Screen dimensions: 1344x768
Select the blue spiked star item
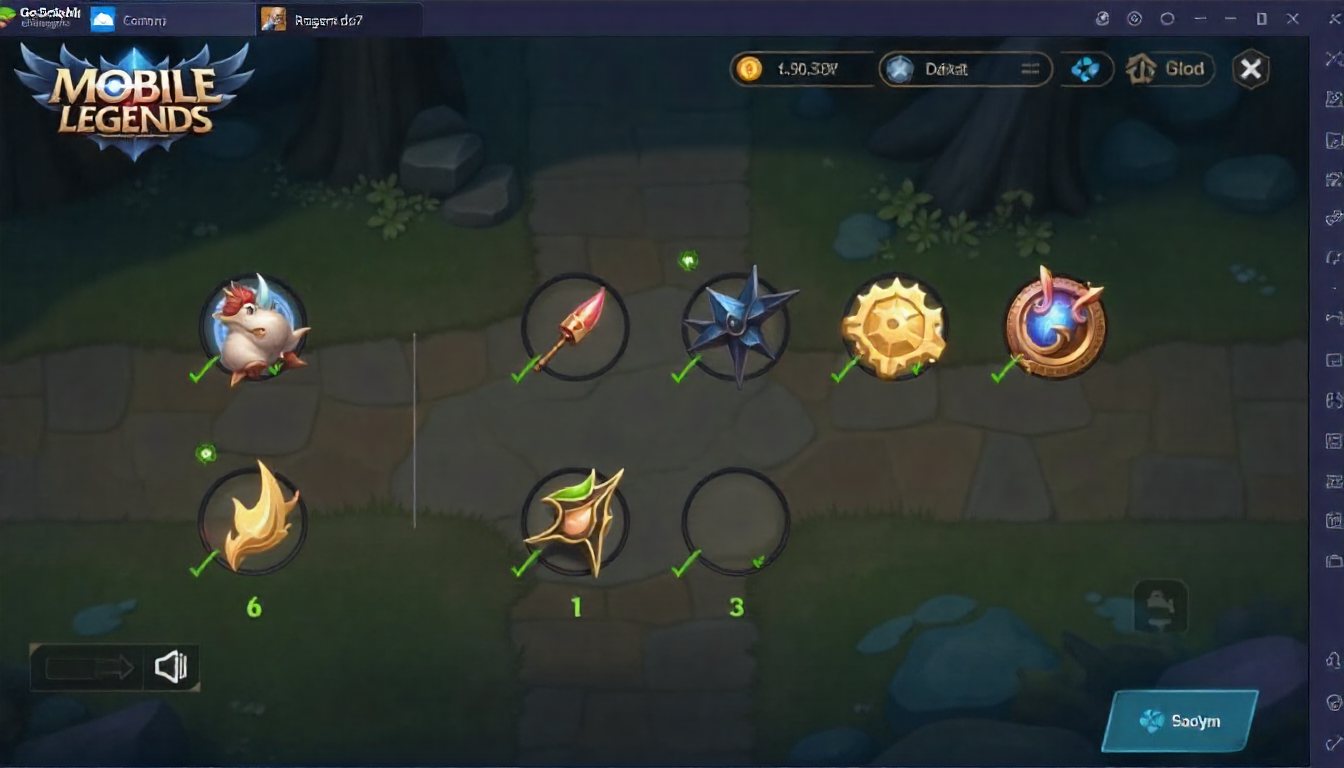(737, 326)
